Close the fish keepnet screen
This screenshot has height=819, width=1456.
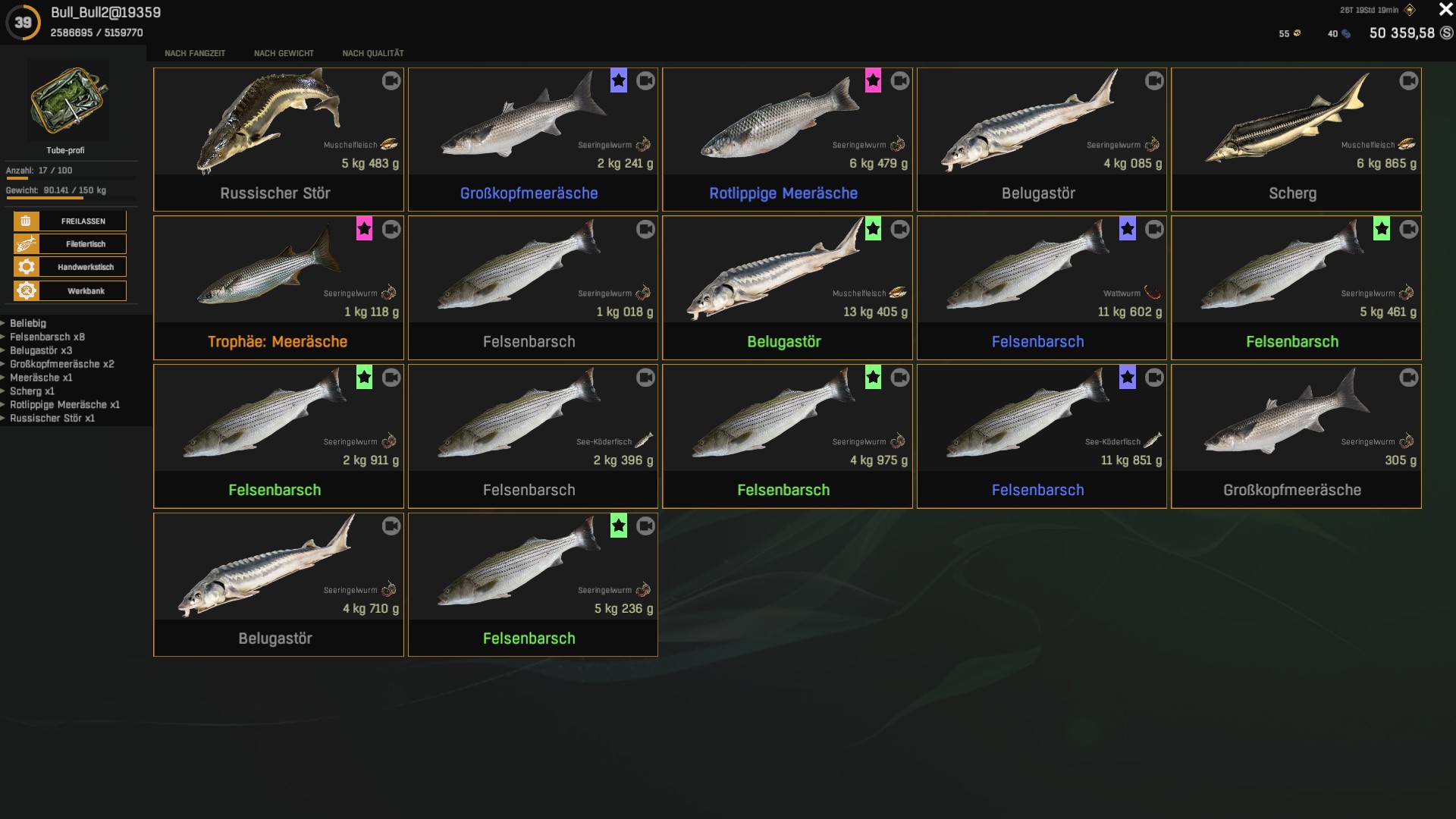click(1445, 10)
